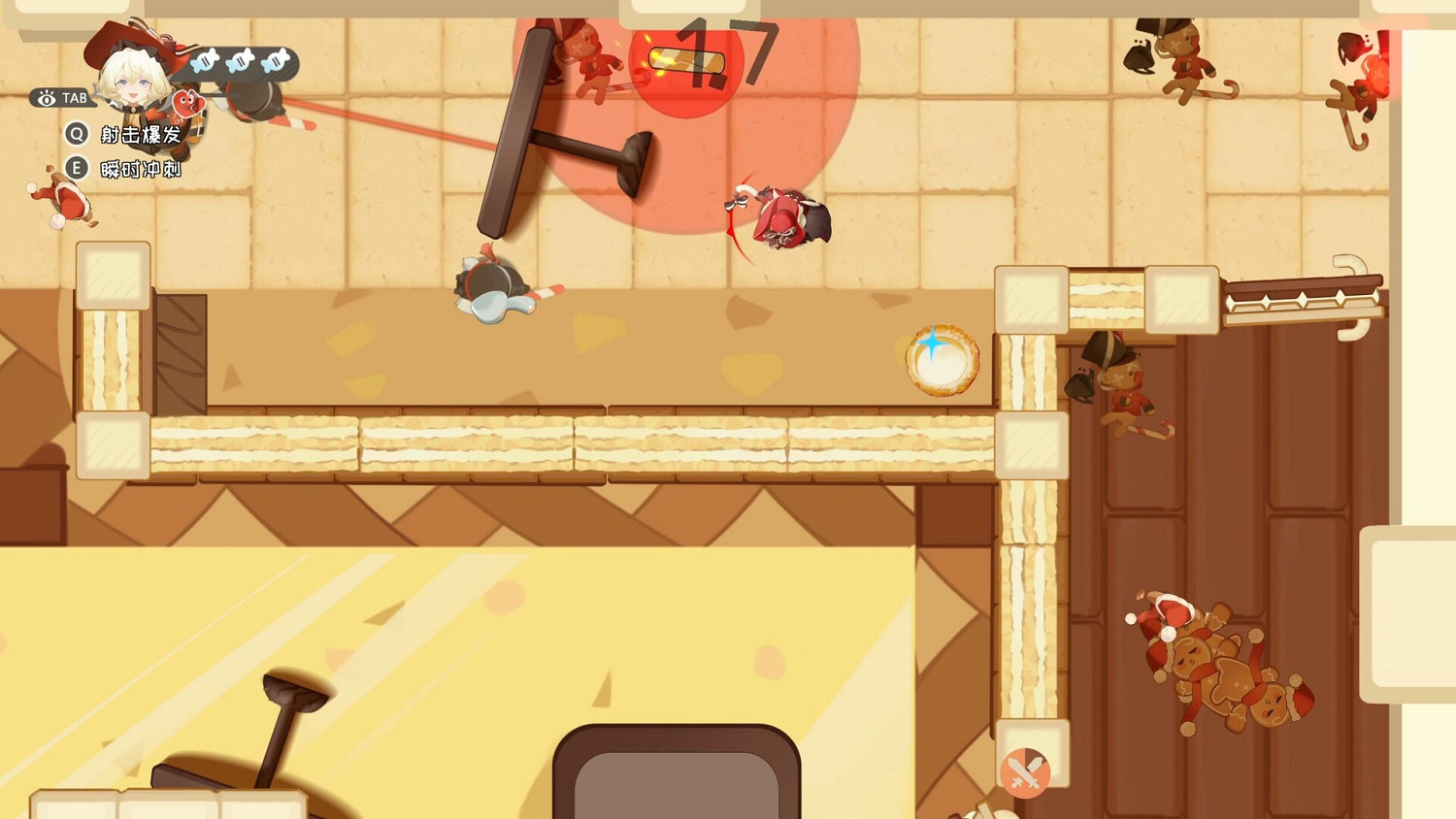
Task: Click the middle candy icon on the ammo bar
Action: pos(240,61)
